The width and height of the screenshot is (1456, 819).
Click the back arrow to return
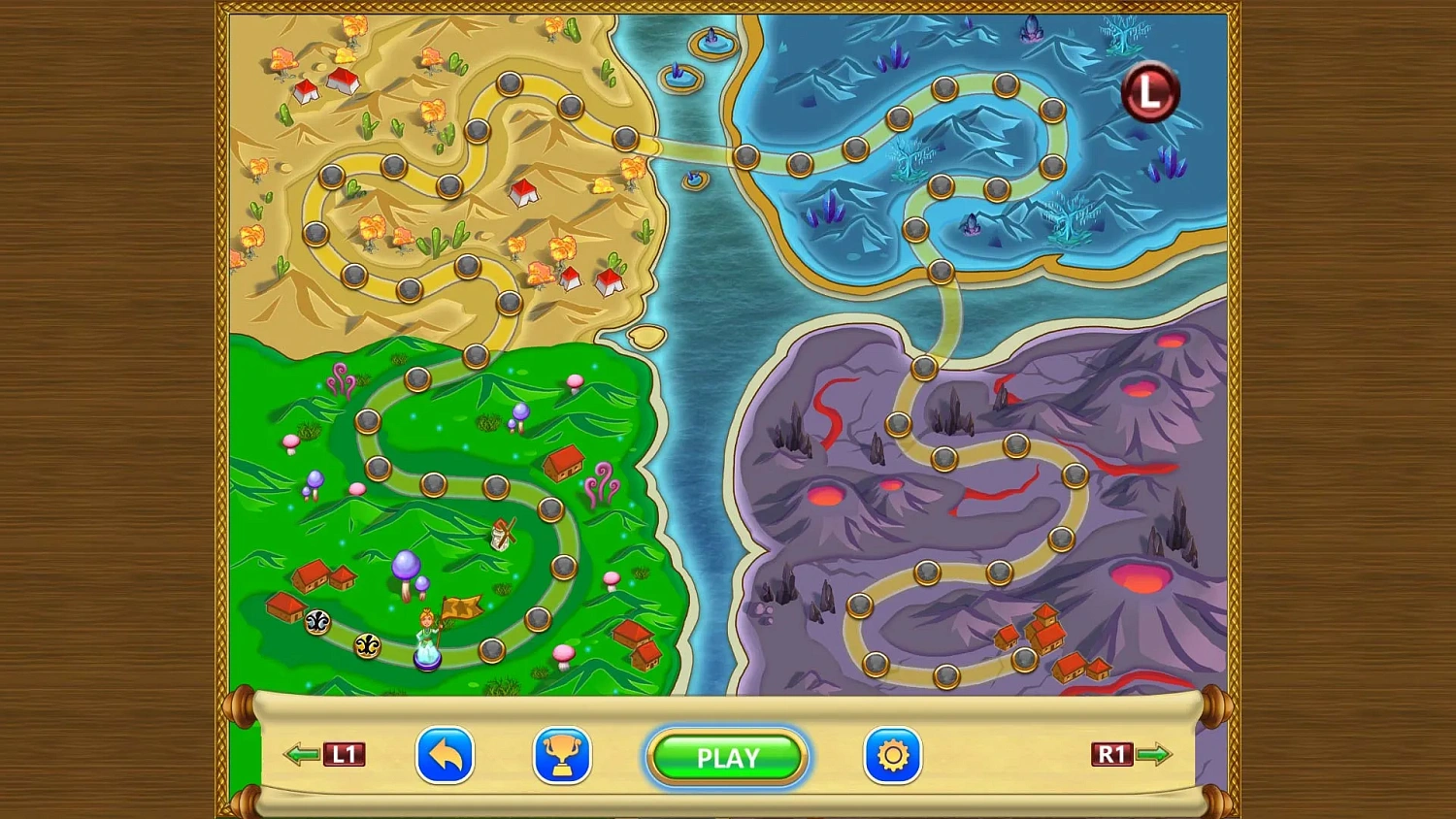[x=445, y=756]
